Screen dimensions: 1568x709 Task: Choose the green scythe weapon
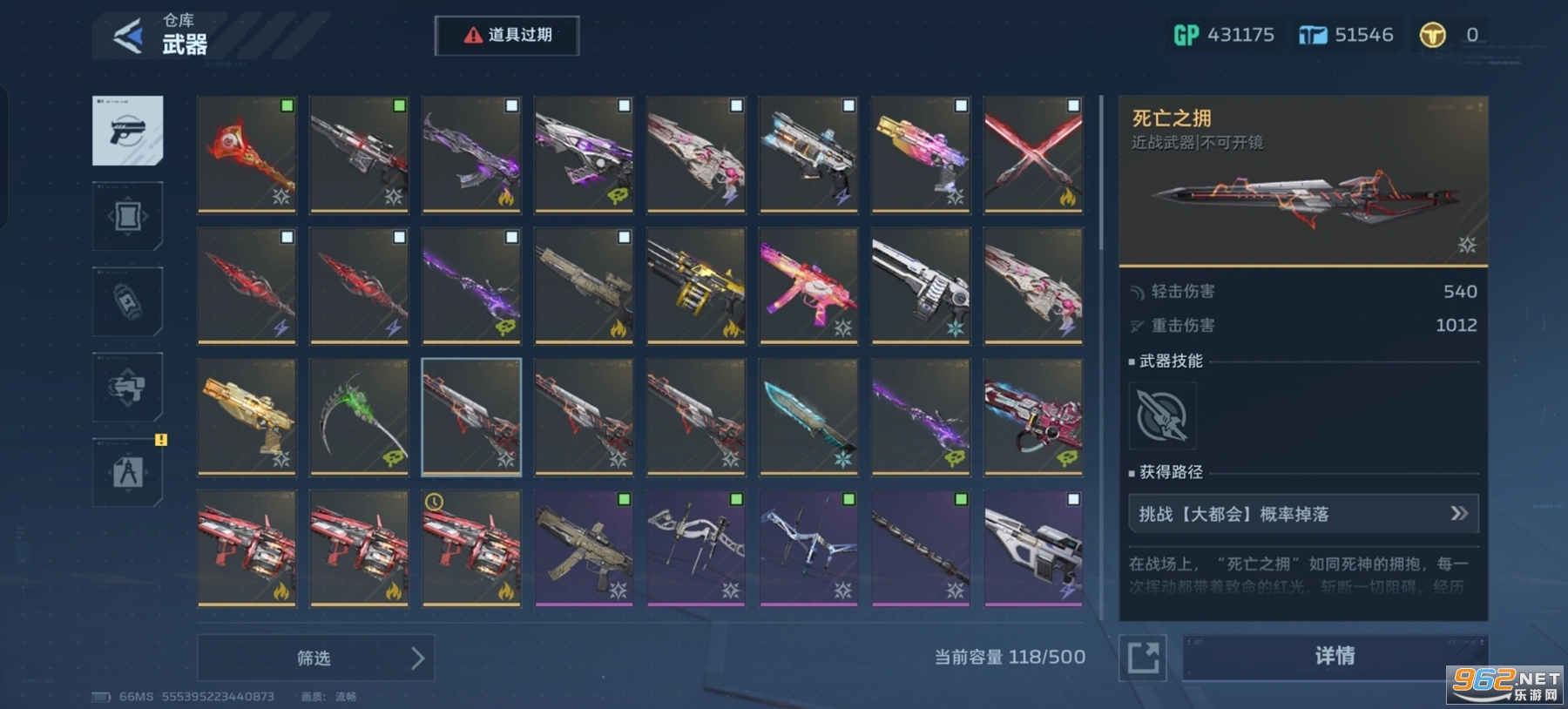pyautogui.click(x=359, y=416)
